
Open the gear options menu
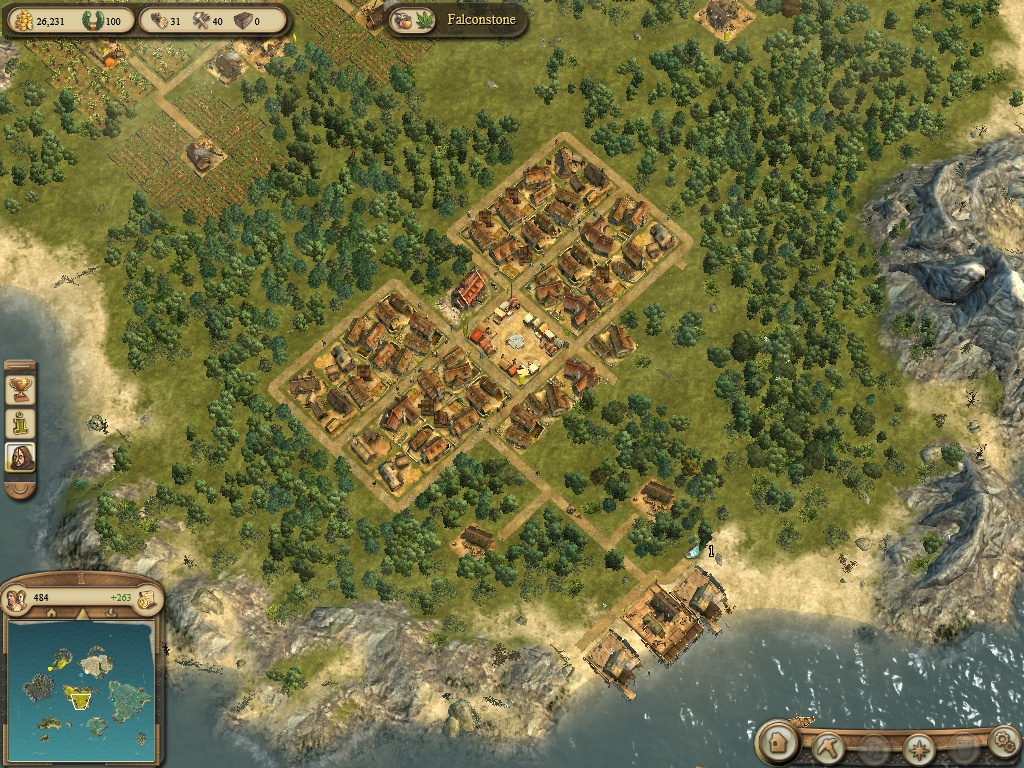[x=1002, y=743]
